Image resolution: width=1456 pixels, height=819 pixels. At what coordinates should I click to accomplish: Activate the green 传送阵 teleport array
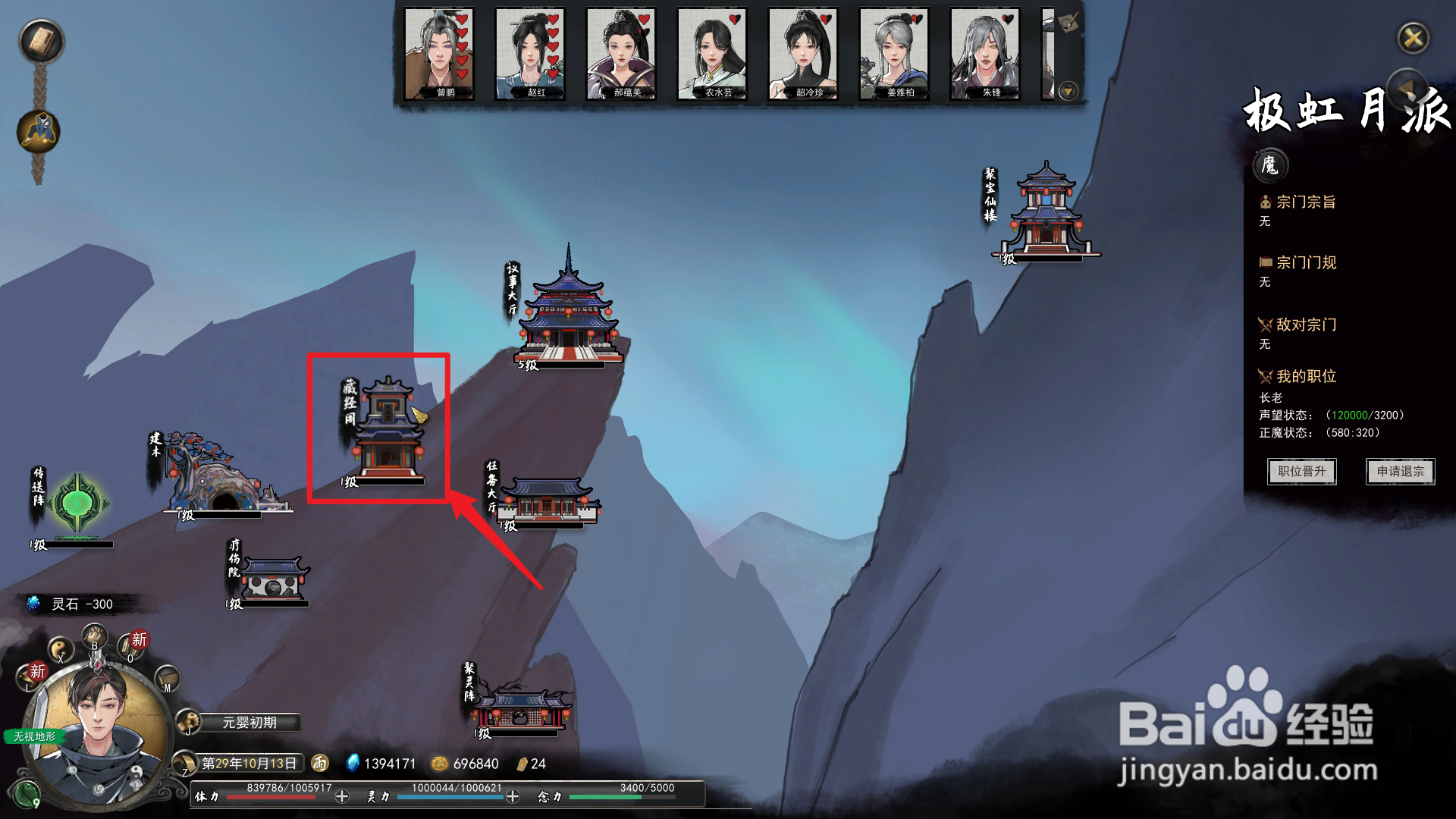[77, 503]
